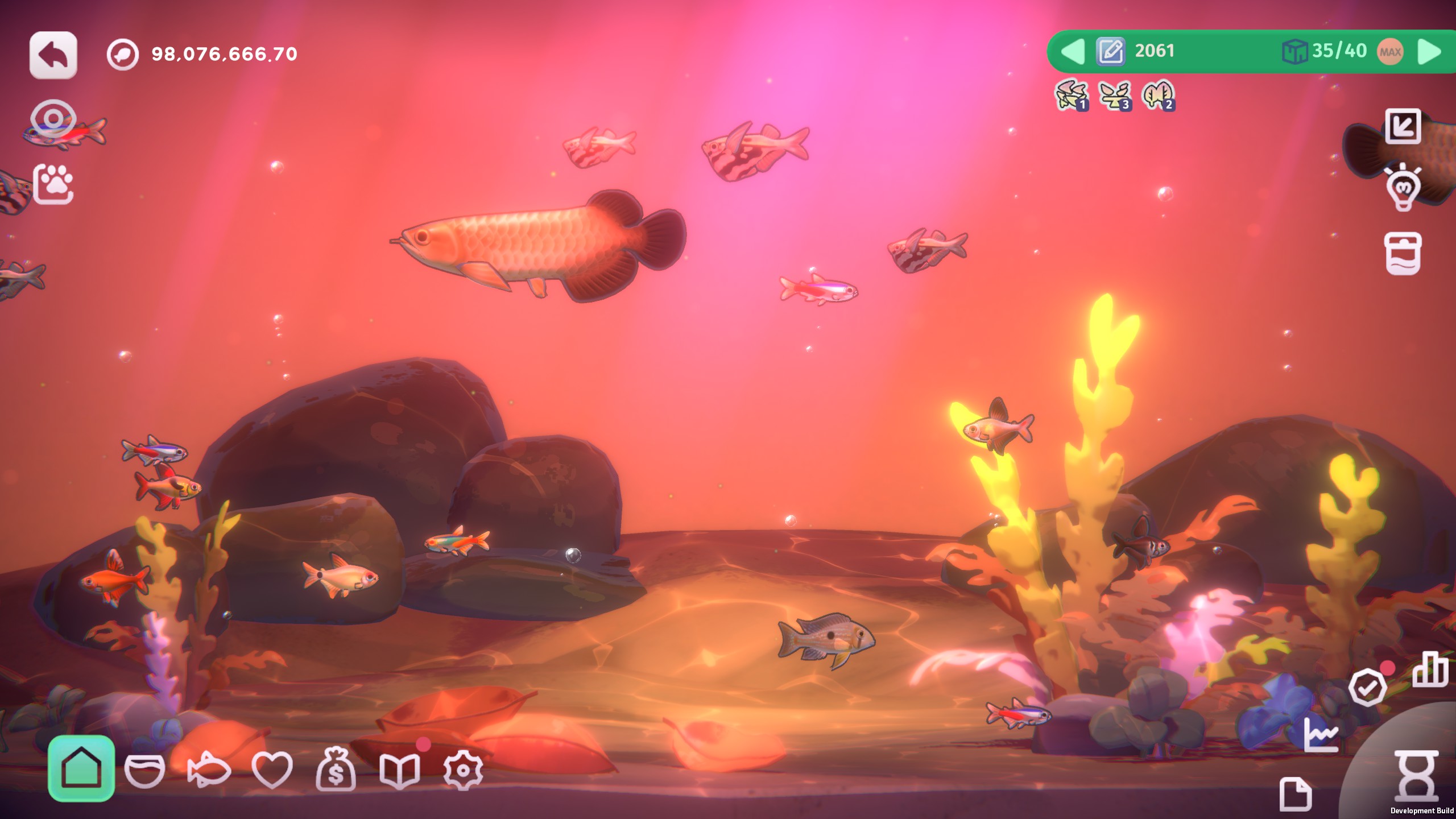
Task: Open the paw print pet menu
Action: pos(53,184)
